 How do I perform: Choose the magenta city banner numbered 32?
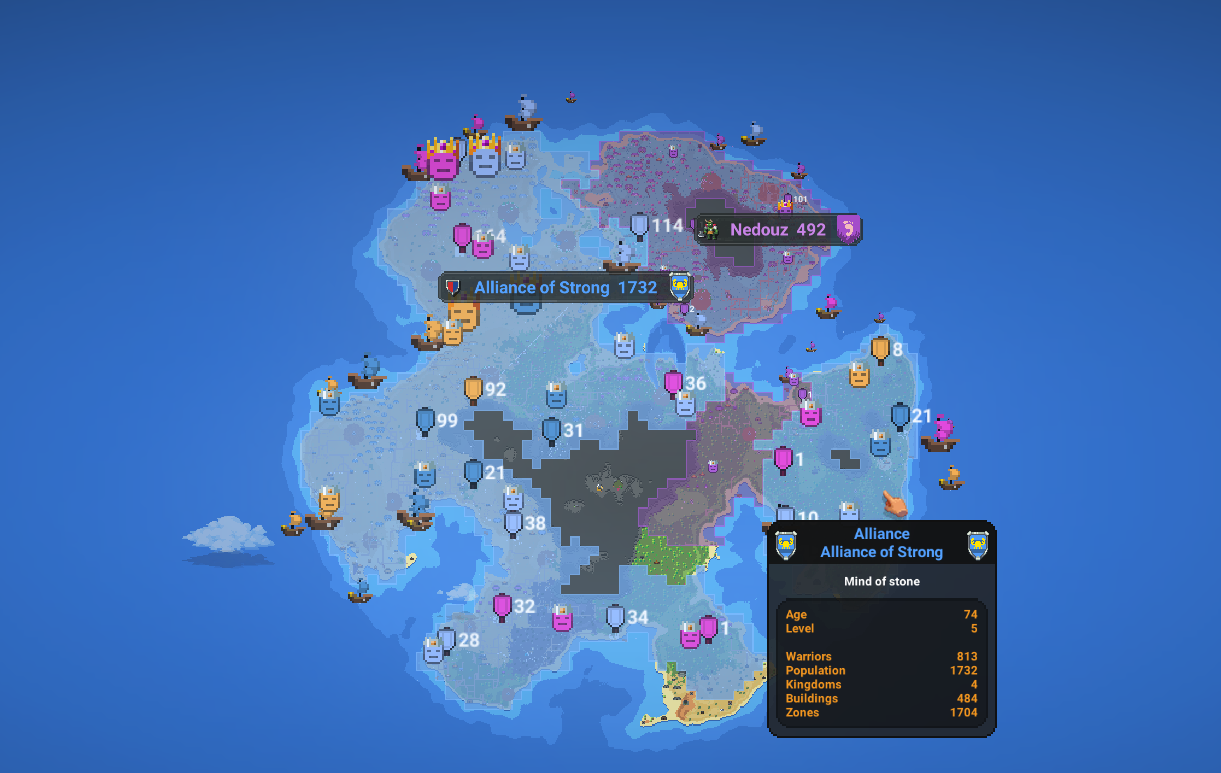click(502, 607)
